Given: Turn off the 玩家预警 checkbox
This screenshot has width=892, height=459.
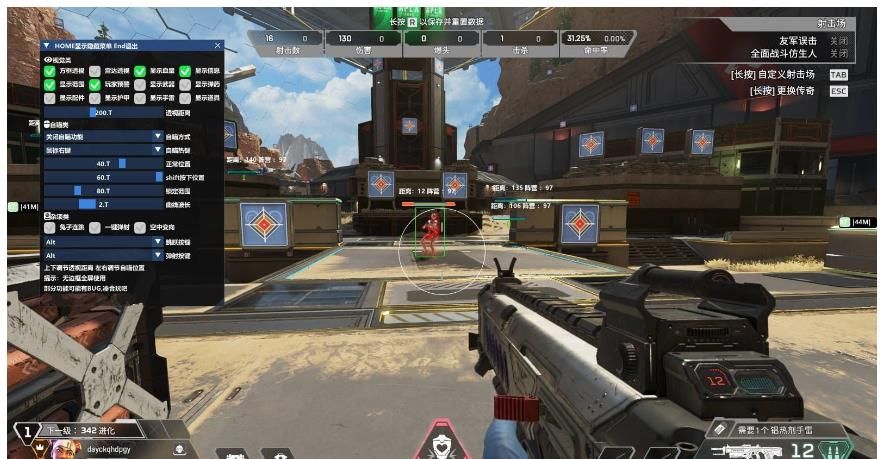Looking at the screenshot, I should [96, 85].
